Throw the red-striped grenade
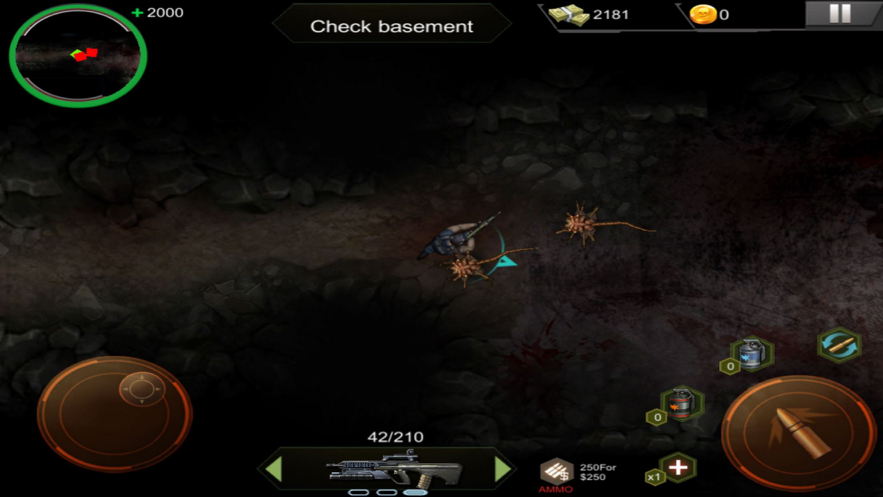The image size is (883, 497). point(682,404)
